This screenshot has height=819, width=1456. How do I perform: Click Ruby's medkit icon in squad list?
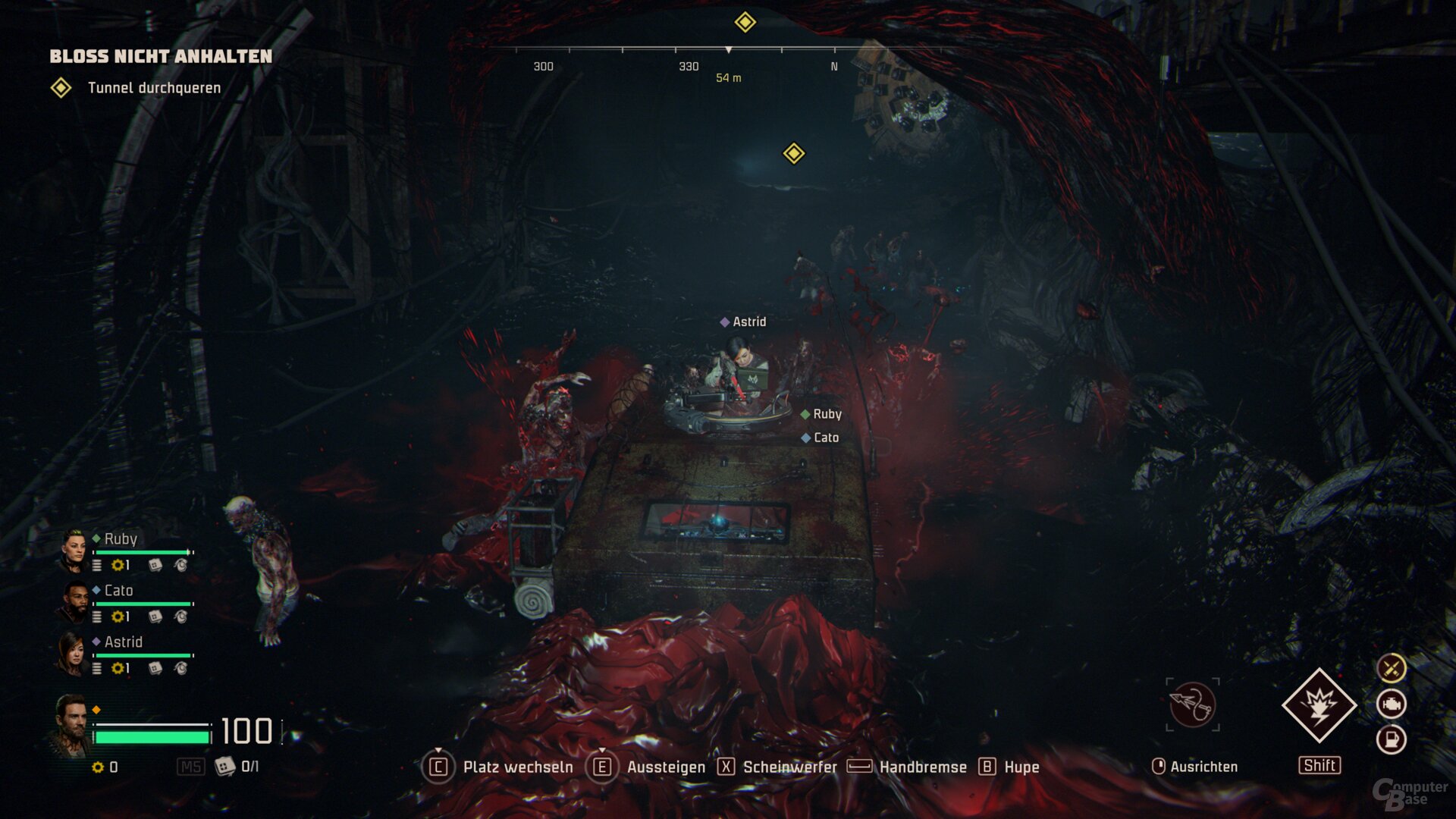[x=155, y=565]
